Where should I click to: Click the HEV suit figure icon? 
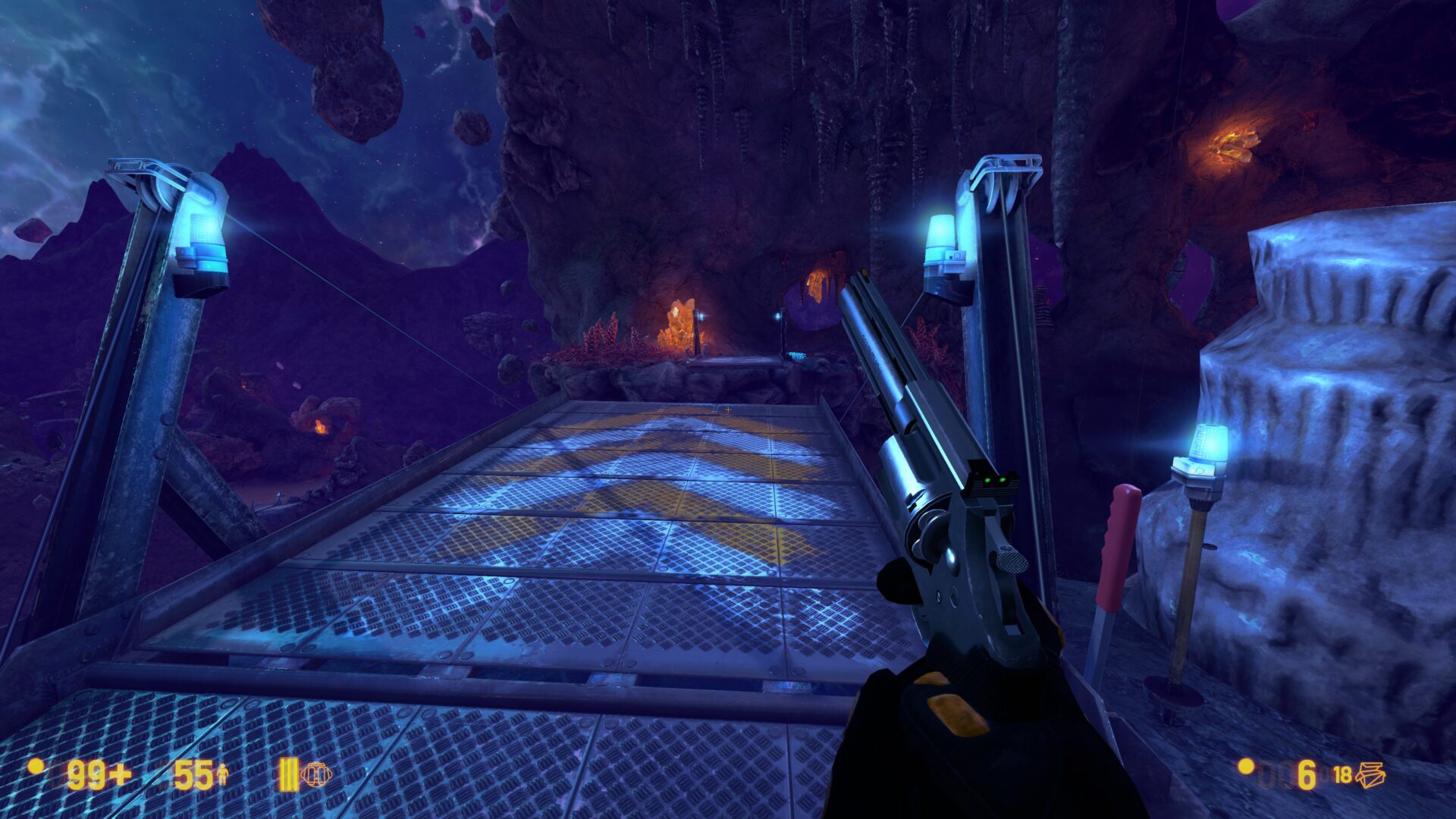223,775
